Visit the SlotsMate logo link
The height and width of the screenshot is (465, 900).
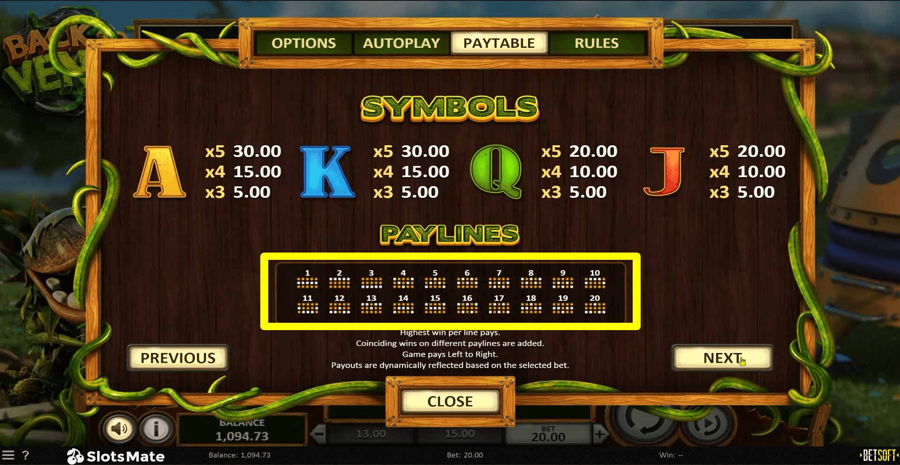(116, 456)
